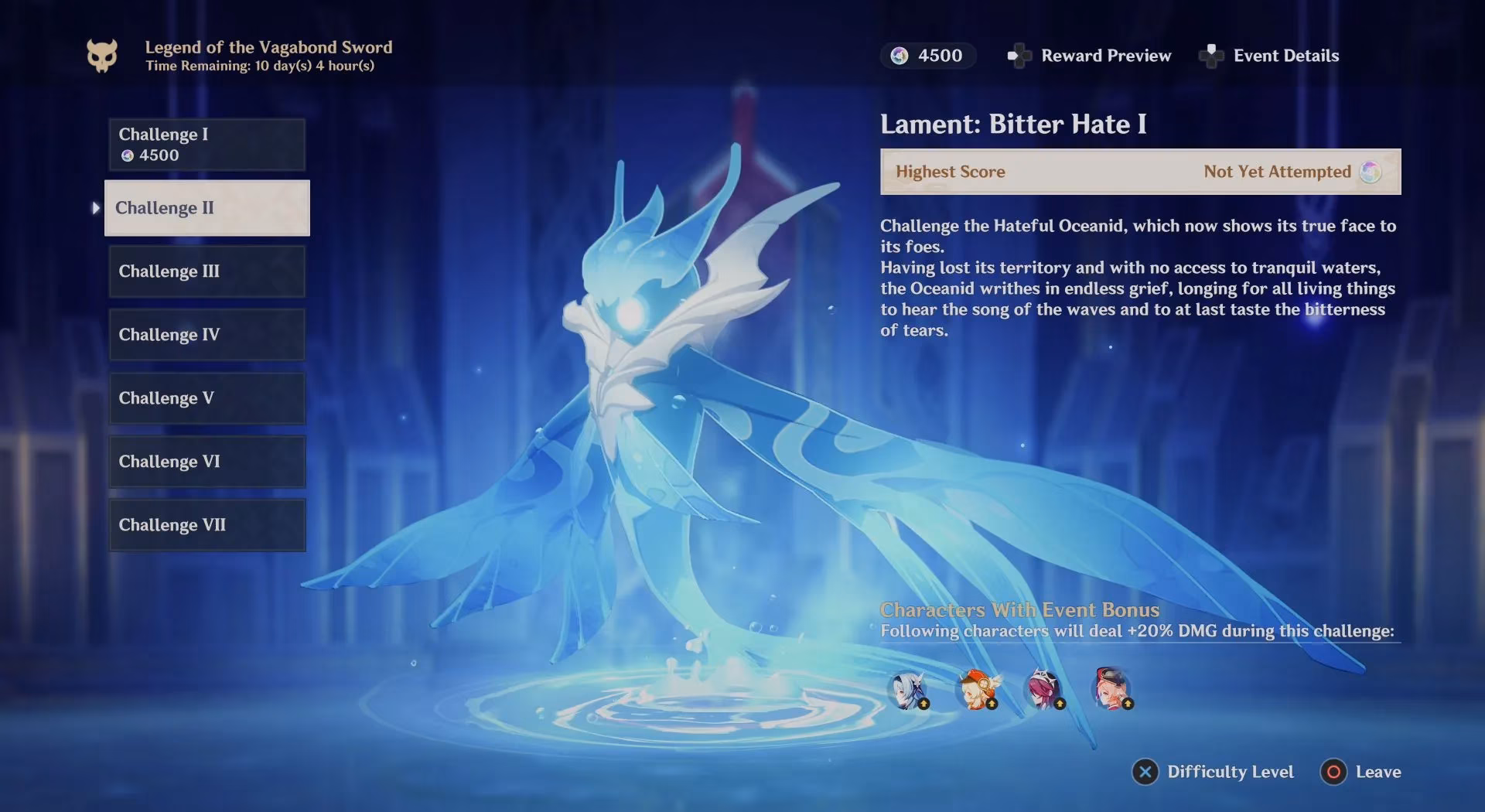The image size is (1485, 812).
Task: Click the event emblem icon top left
Action: coord(103,54)
